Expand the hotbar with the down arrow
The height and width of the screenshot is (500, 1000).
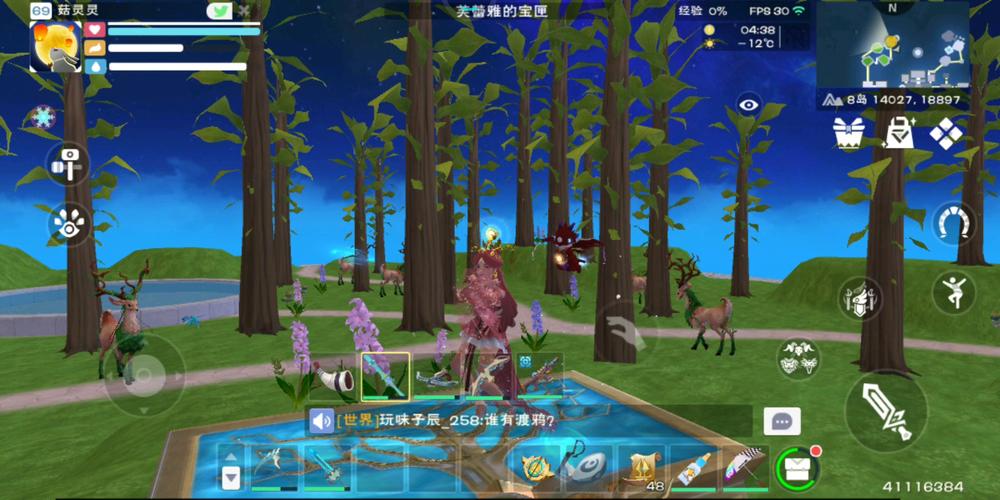pos(231,477)
